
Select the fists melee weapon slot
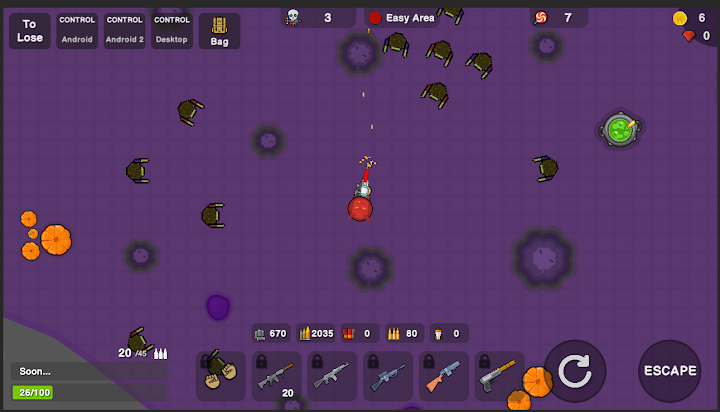pos(220,375)
